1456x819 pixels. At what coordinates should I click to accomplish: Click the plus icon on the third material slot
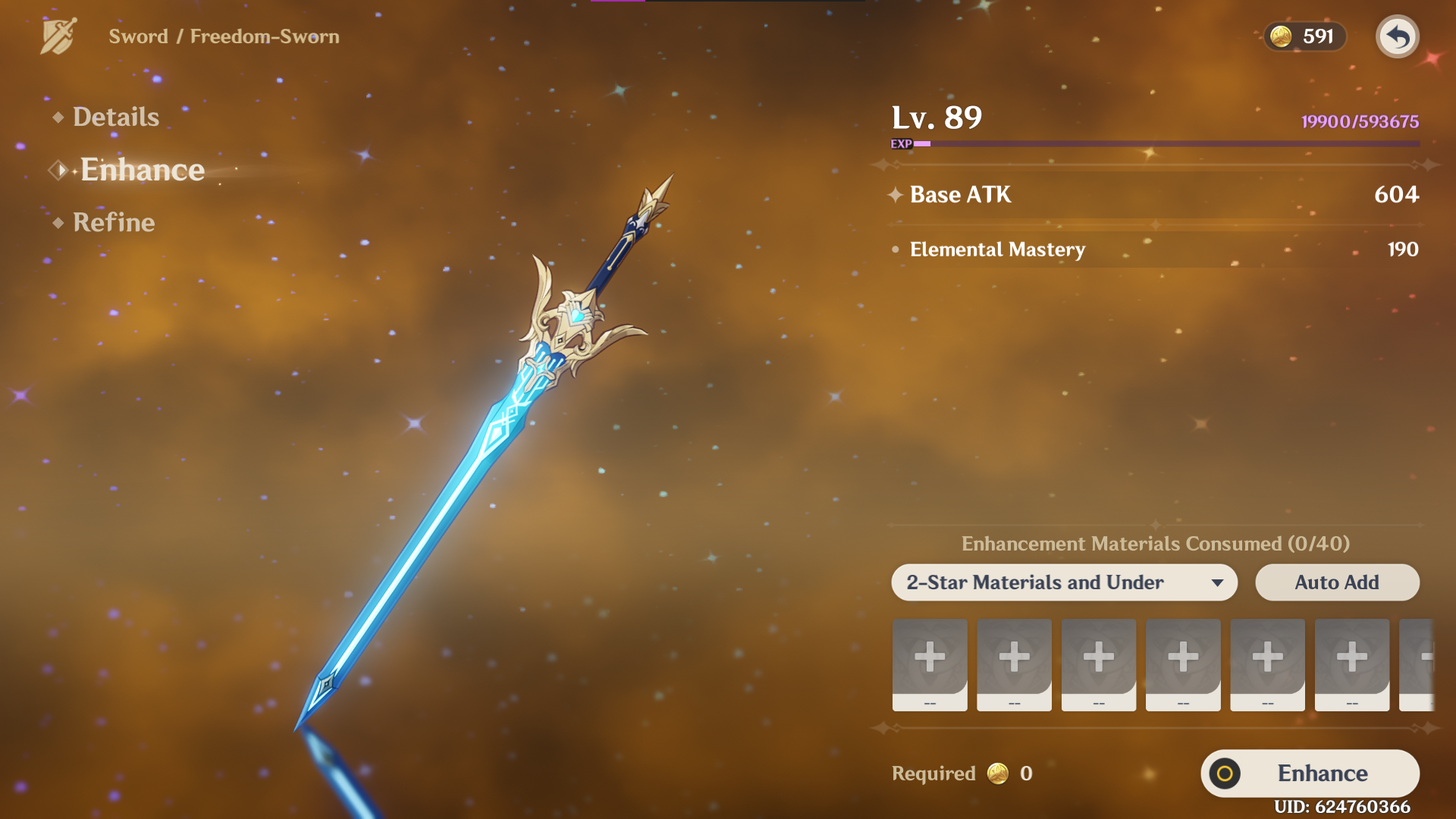(1098, 657)
